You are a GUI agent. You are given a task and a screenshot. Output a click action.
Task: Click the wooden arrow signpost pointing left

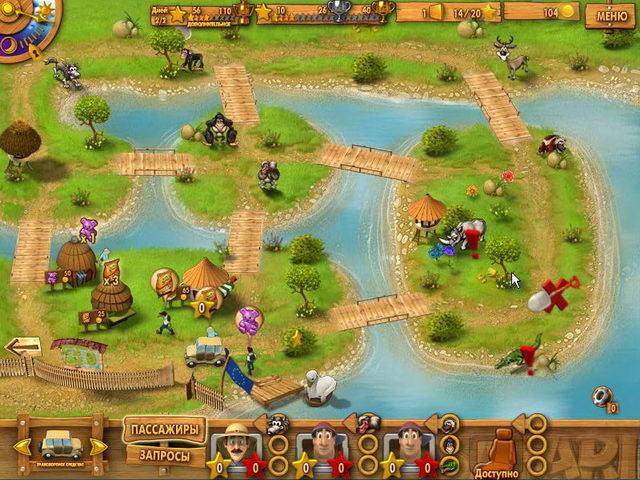click(x=23, y=347)
